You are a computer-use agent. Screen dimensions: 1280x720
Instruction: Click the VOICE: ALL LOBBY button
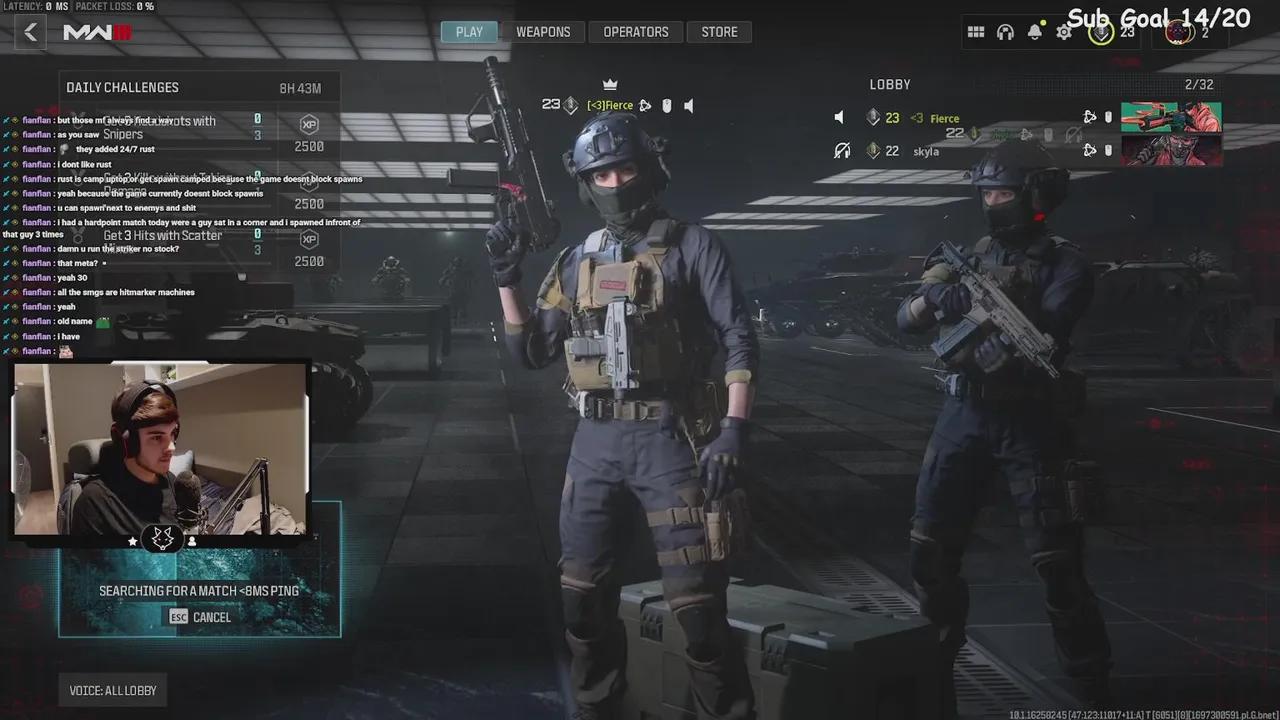112,689
